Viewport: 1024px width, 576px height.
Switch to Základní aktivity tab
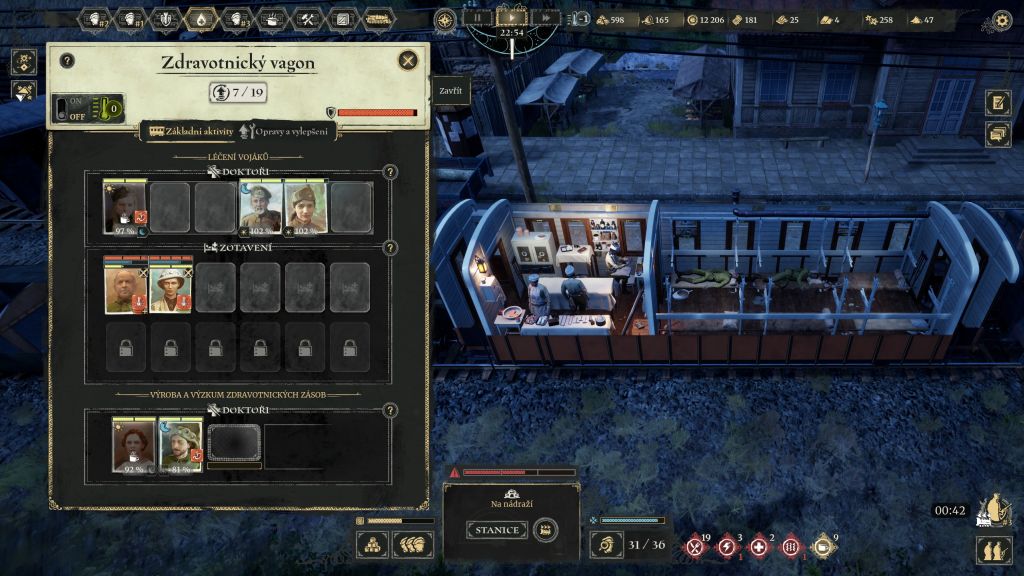191,130
